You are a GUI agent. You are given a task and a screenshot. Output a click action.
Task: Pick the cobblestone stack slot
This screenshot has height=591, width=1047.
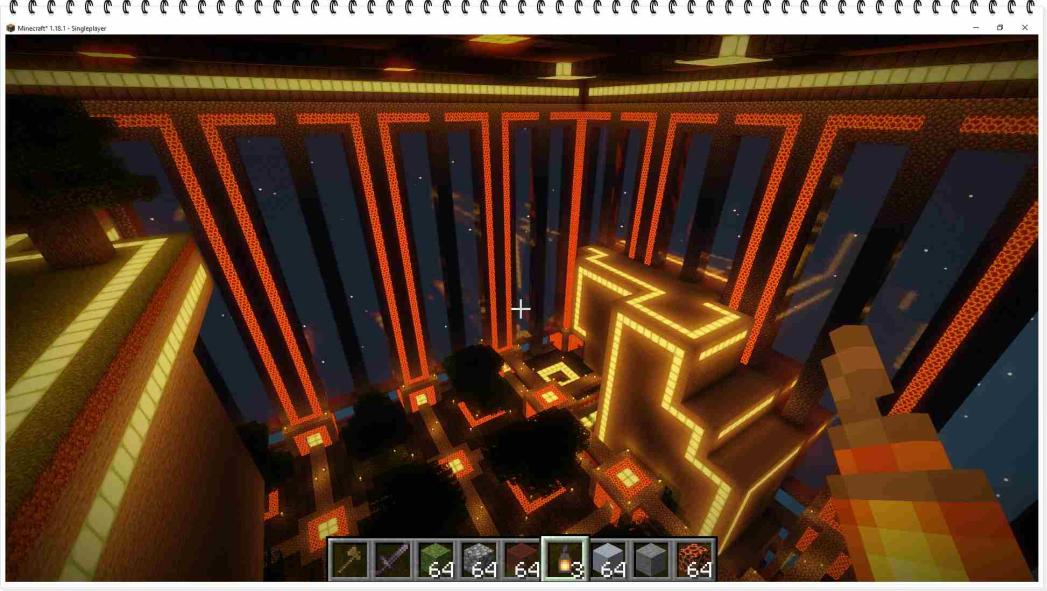(x=478, y=559)
